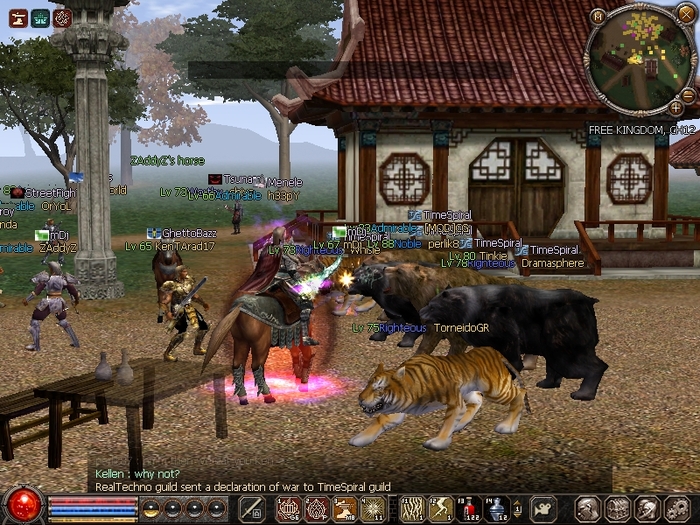The height and width of the screenshot is (525, 700).
Task: Use the lightning bolt skill slot
Action: [441, 509]
